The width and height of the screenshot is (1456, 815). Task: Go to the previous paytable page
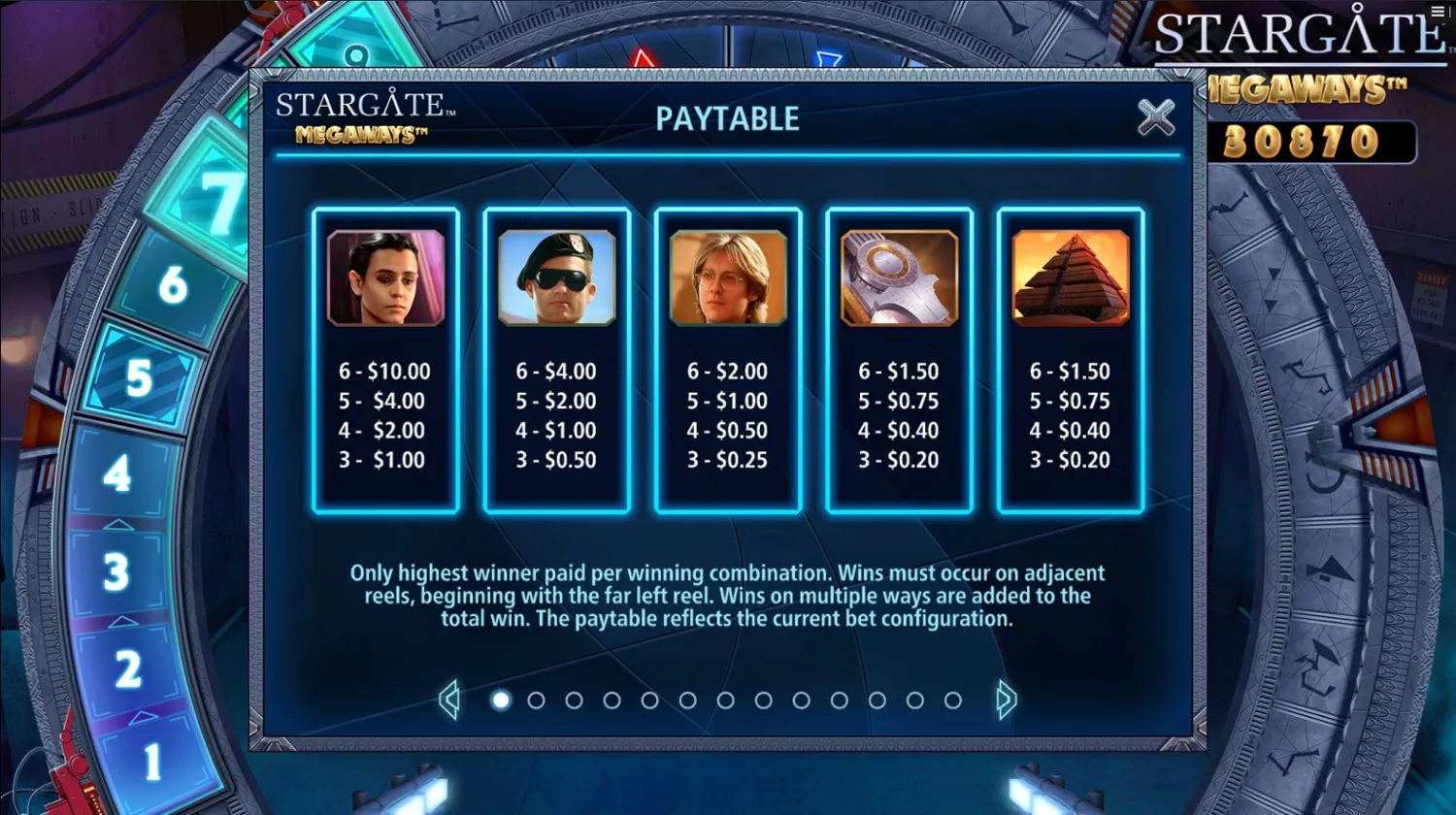tap(448, 700)
